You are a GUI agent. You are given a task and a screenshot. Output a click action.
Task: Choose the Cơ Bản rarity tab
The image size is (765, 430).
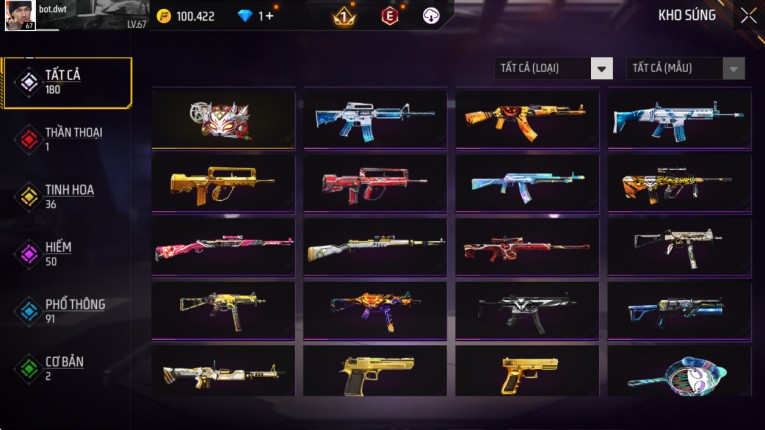click(x=67, y=368)
